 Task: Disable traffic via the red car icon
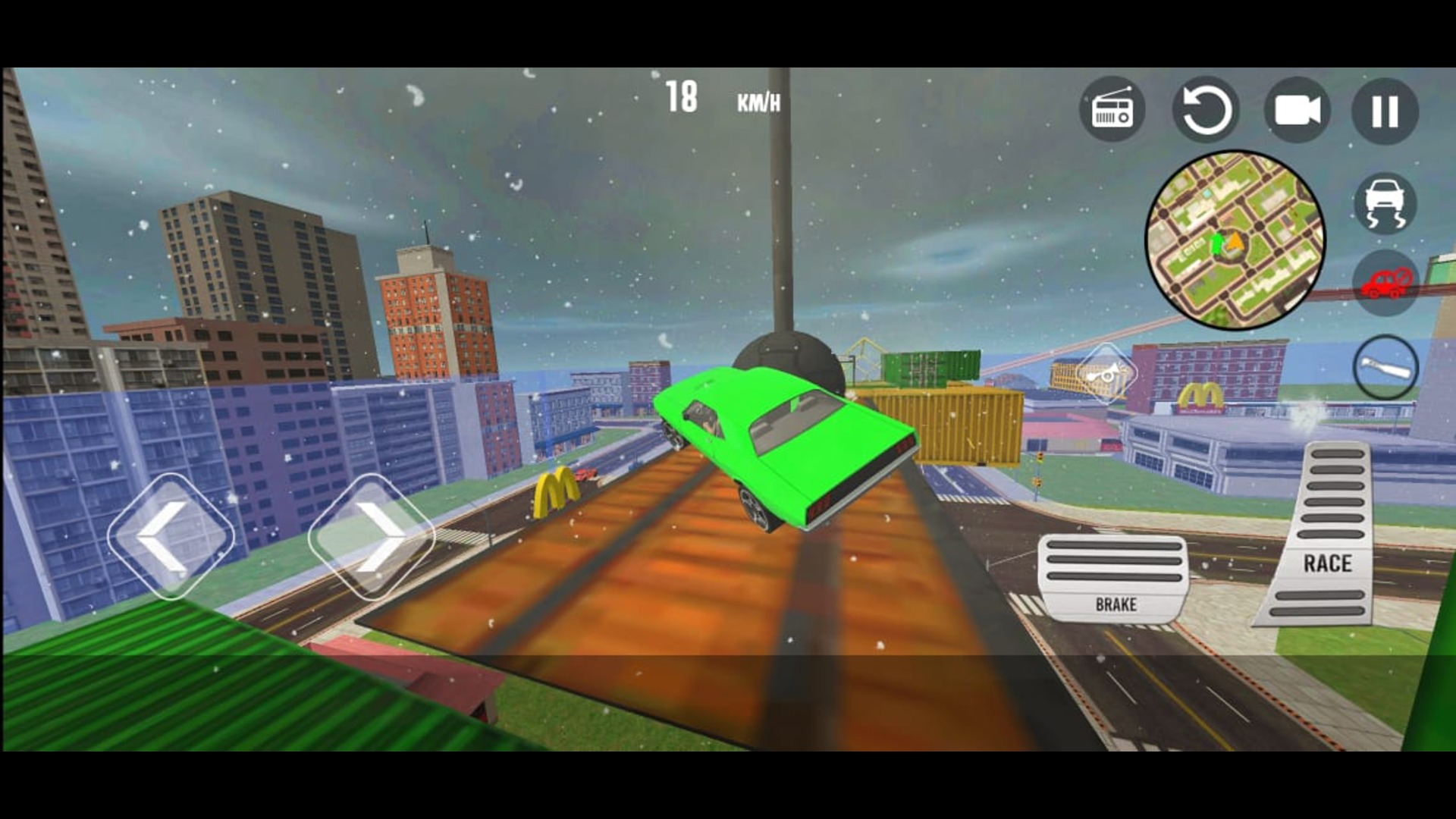tap(1385, 281)
